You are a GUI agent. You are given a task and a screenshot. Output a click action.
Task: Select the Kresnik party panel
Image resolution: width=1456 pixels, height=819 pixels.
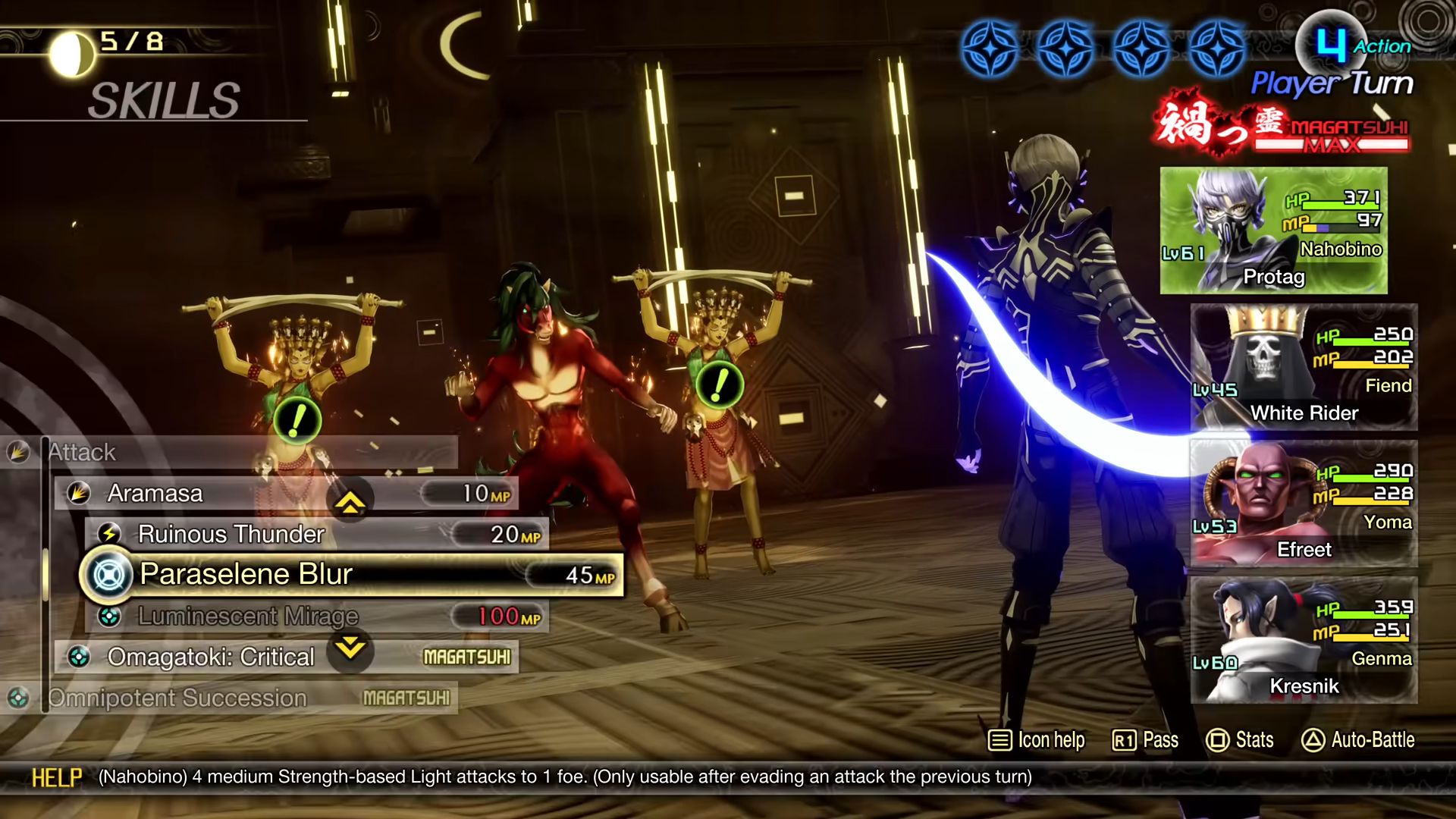tap(1304, 640)
